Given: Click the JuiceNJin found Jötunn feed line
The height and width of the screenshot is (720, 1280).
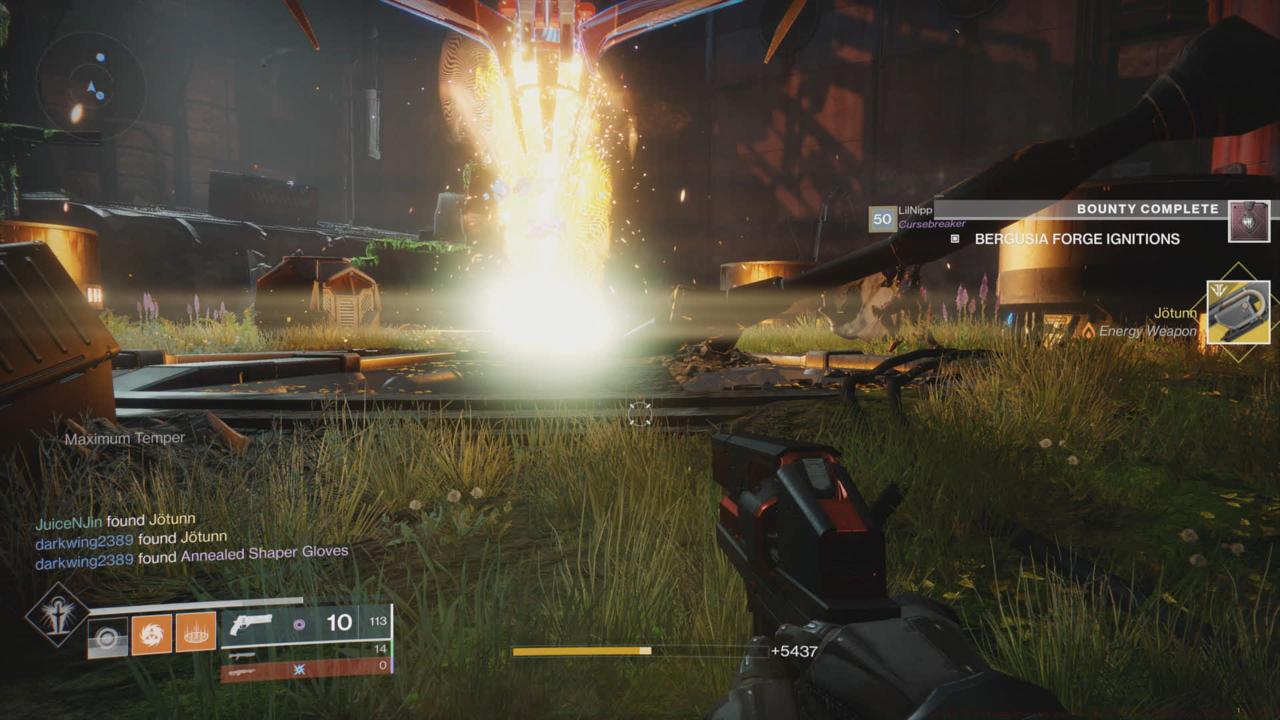Looking at the screenshot, I should (116, 522).
